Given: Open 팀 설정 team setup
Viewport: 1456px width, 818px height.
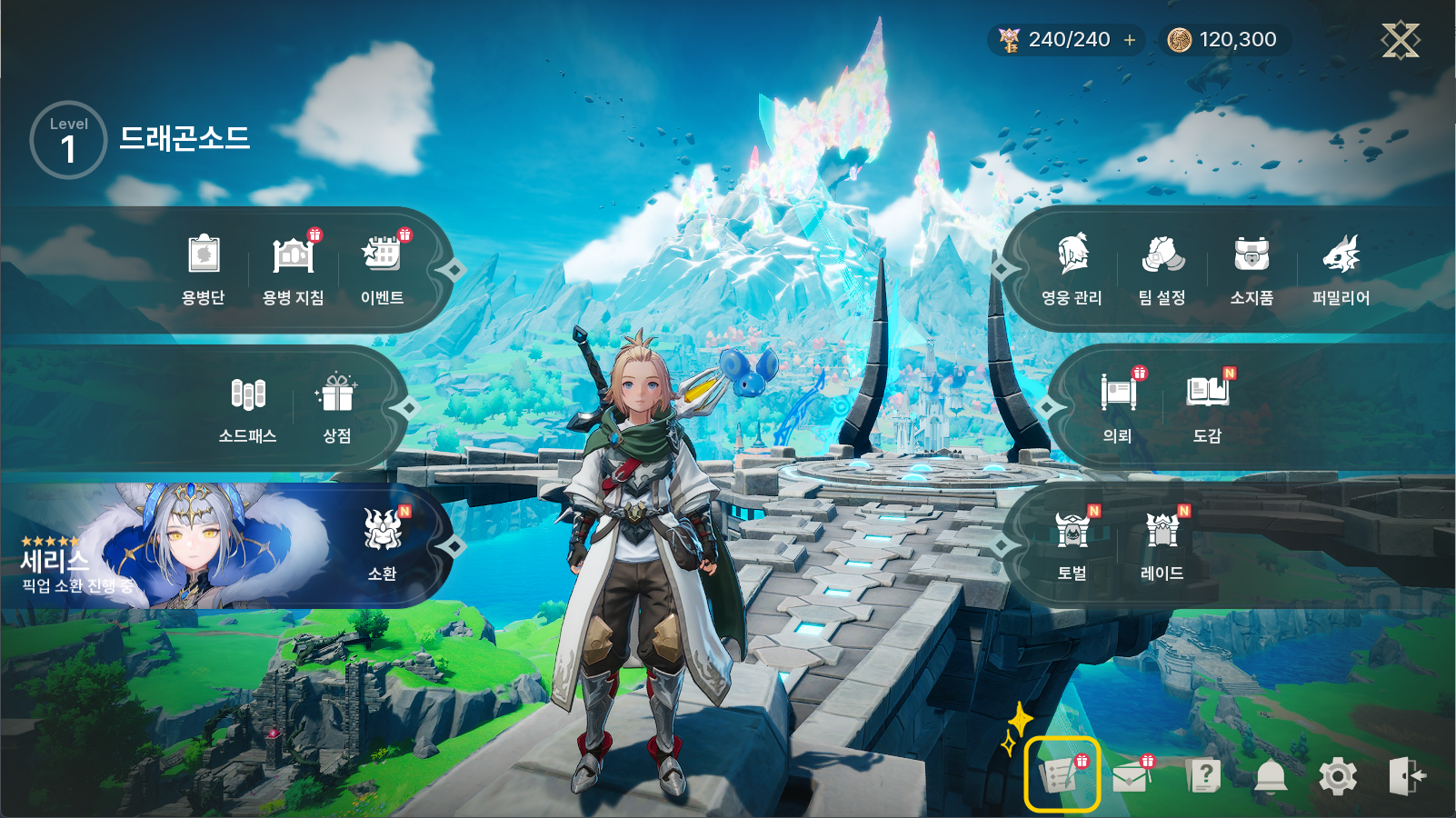Looking at the screenshot, I should pos(1162,269).
